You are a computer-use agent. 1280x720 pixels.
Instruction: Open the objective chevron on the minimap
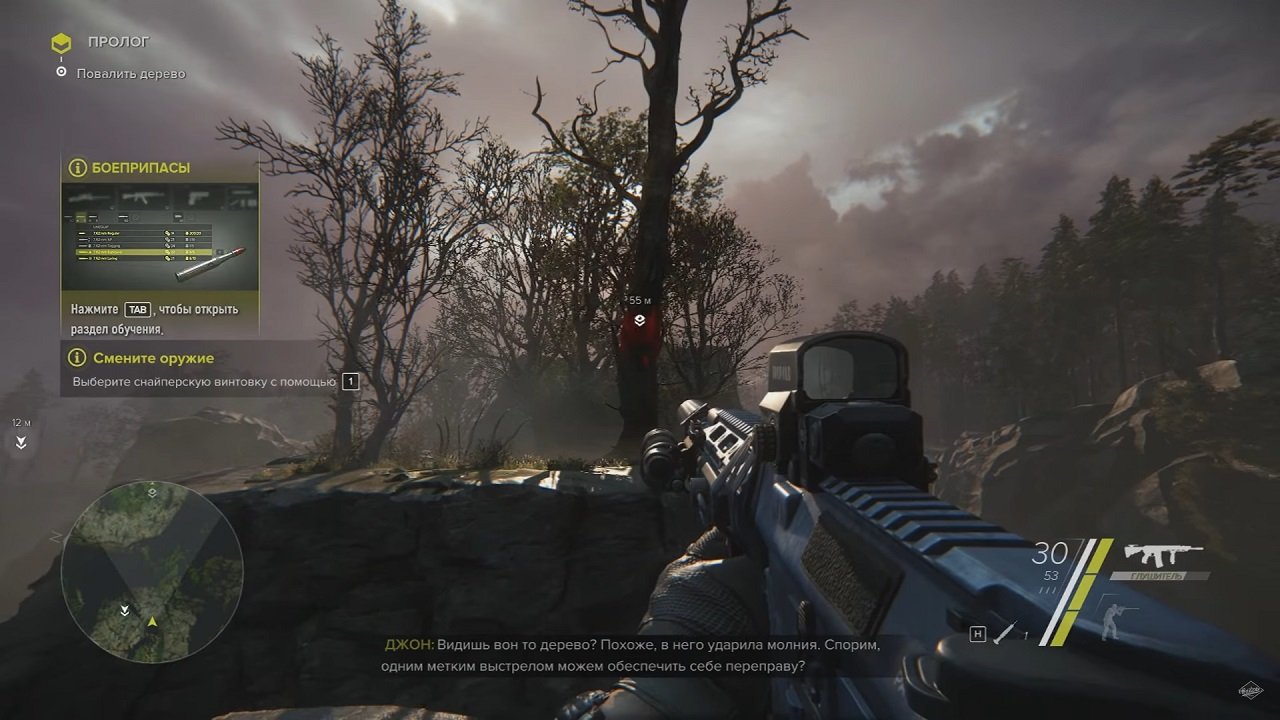pos(152,493)
